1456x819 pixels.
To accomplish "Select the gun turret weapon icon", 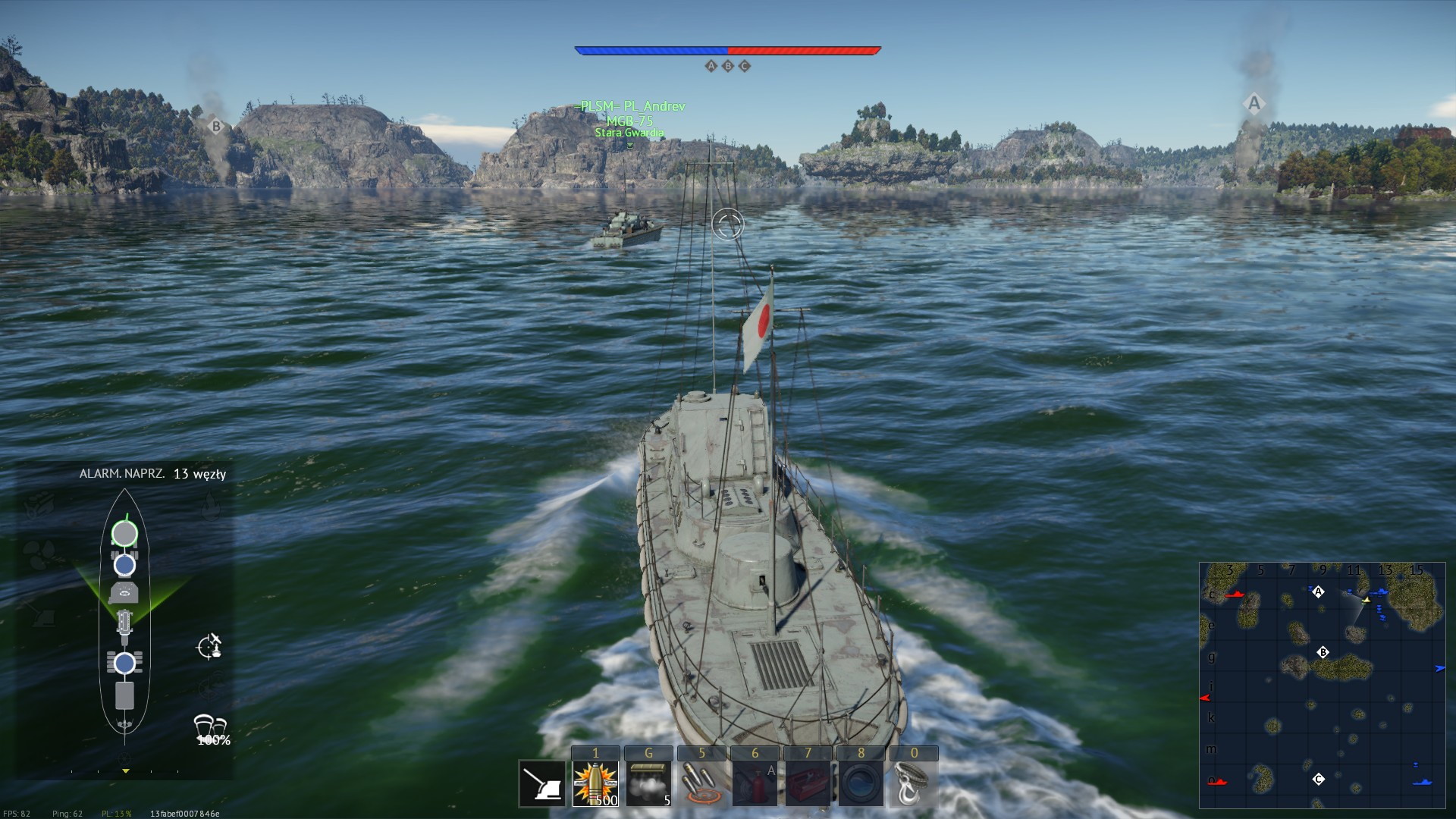I will point(542,784).
